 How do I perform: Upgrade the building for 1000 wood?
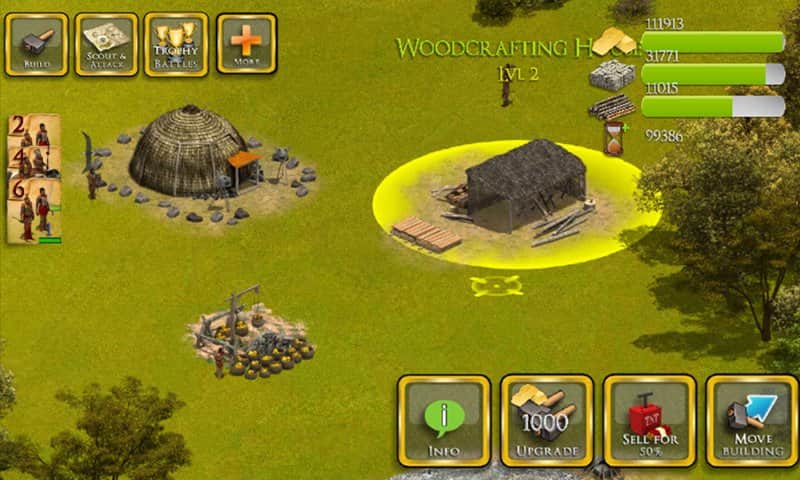click(547, 421)
